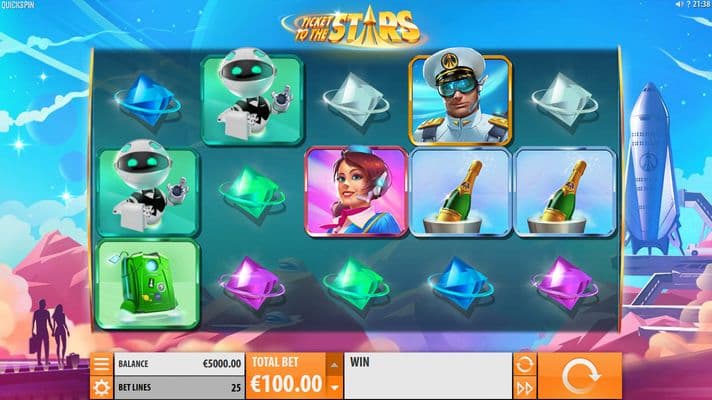Open the hamburger menu
712x400 pixels.
coord(101,364)
